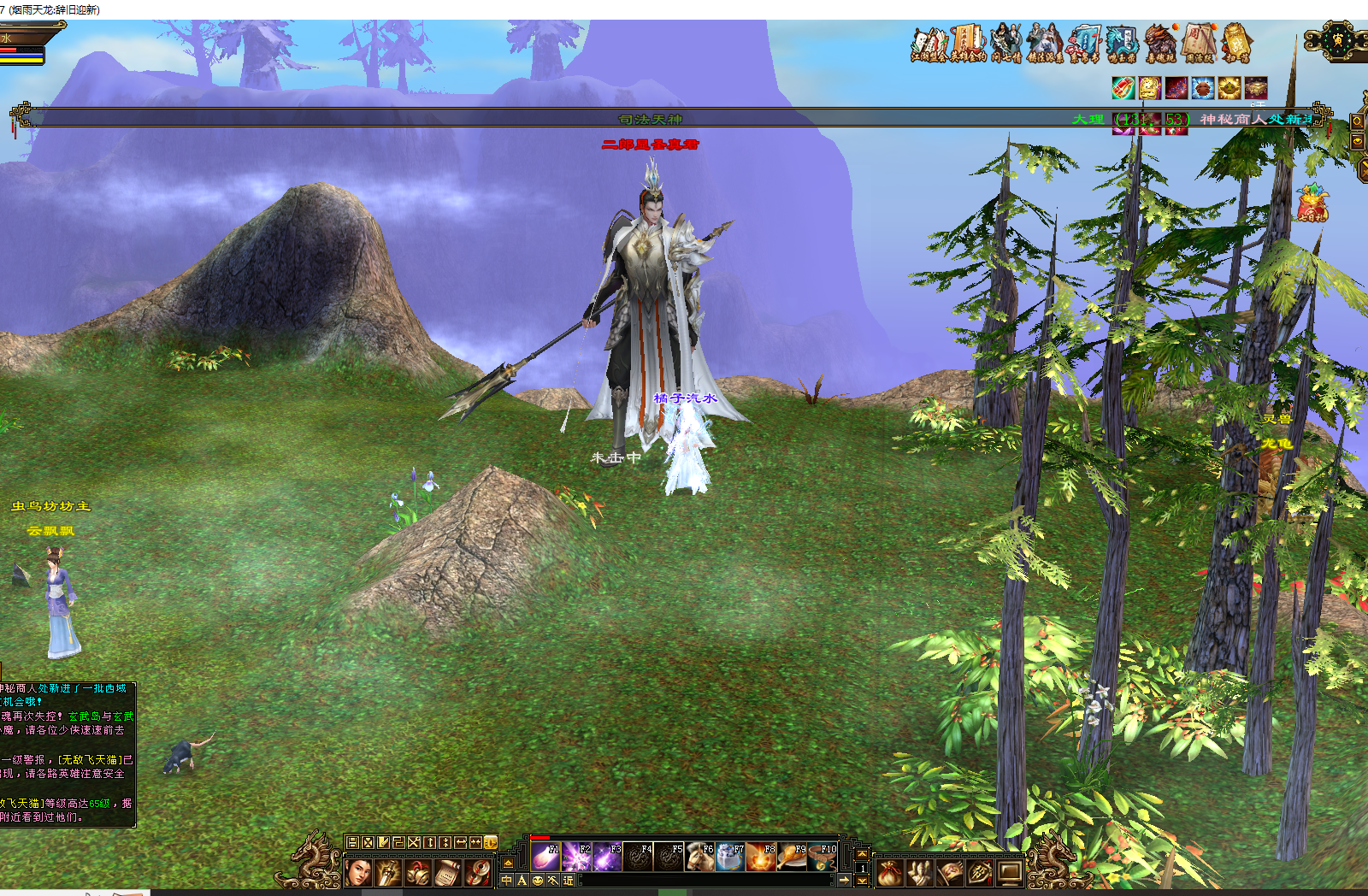Open the sword skills menu button
This screenshot has height=896, width=1368.
(x=387, y=873)
